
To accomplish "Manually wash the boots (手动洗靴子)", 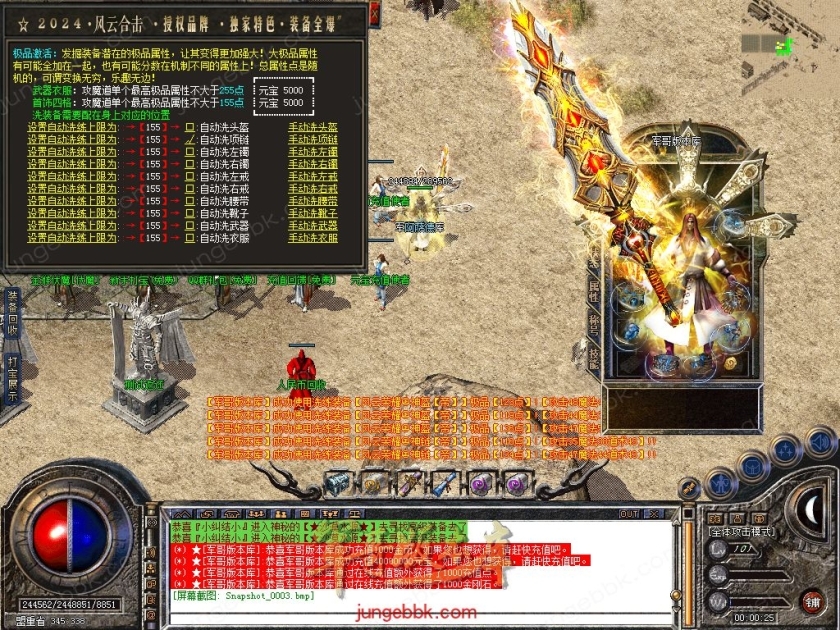I will [x=312, y=213].
